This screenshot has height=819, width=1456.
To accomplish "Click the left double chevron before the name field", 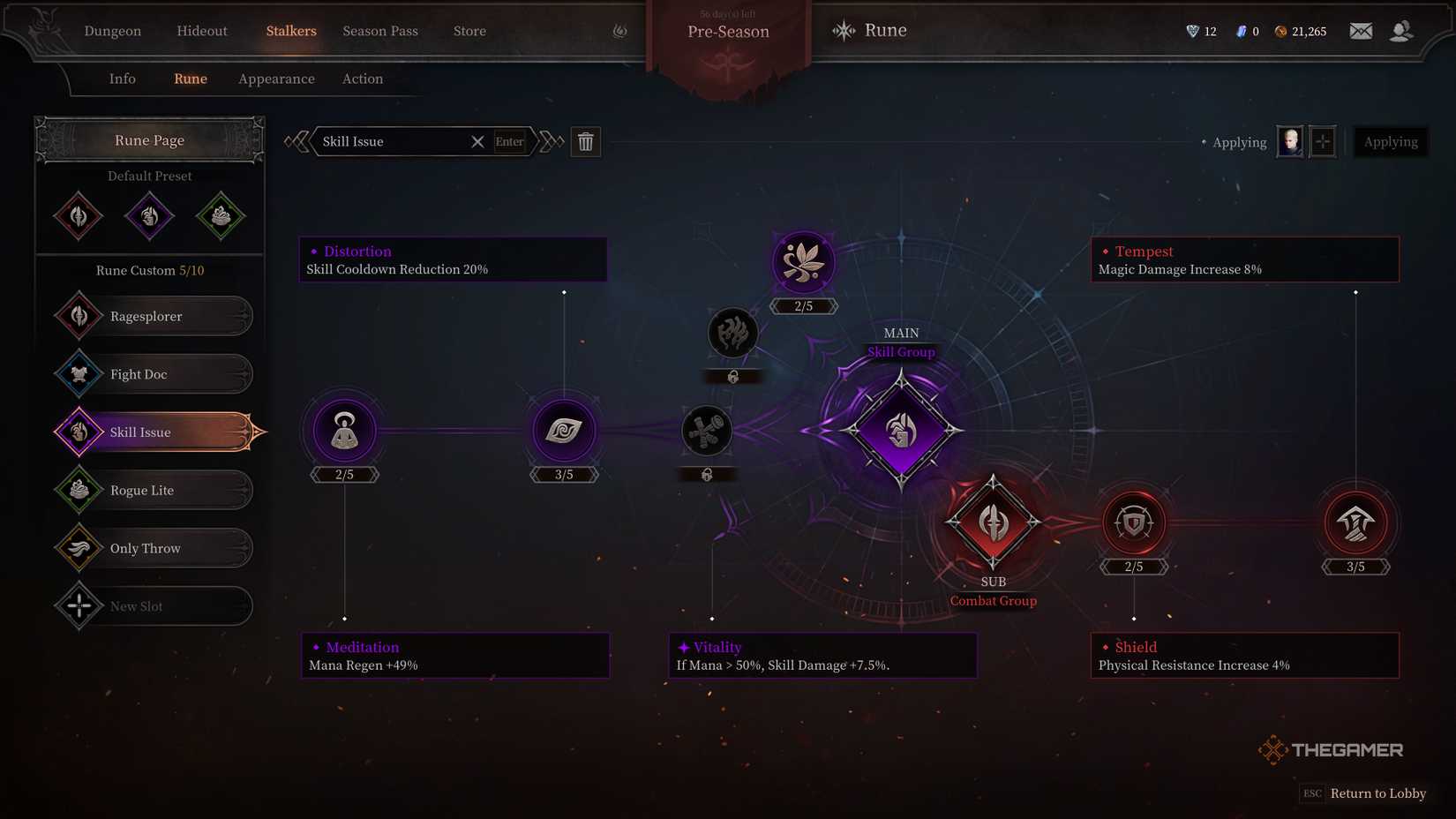I will (x=297, y=141).
